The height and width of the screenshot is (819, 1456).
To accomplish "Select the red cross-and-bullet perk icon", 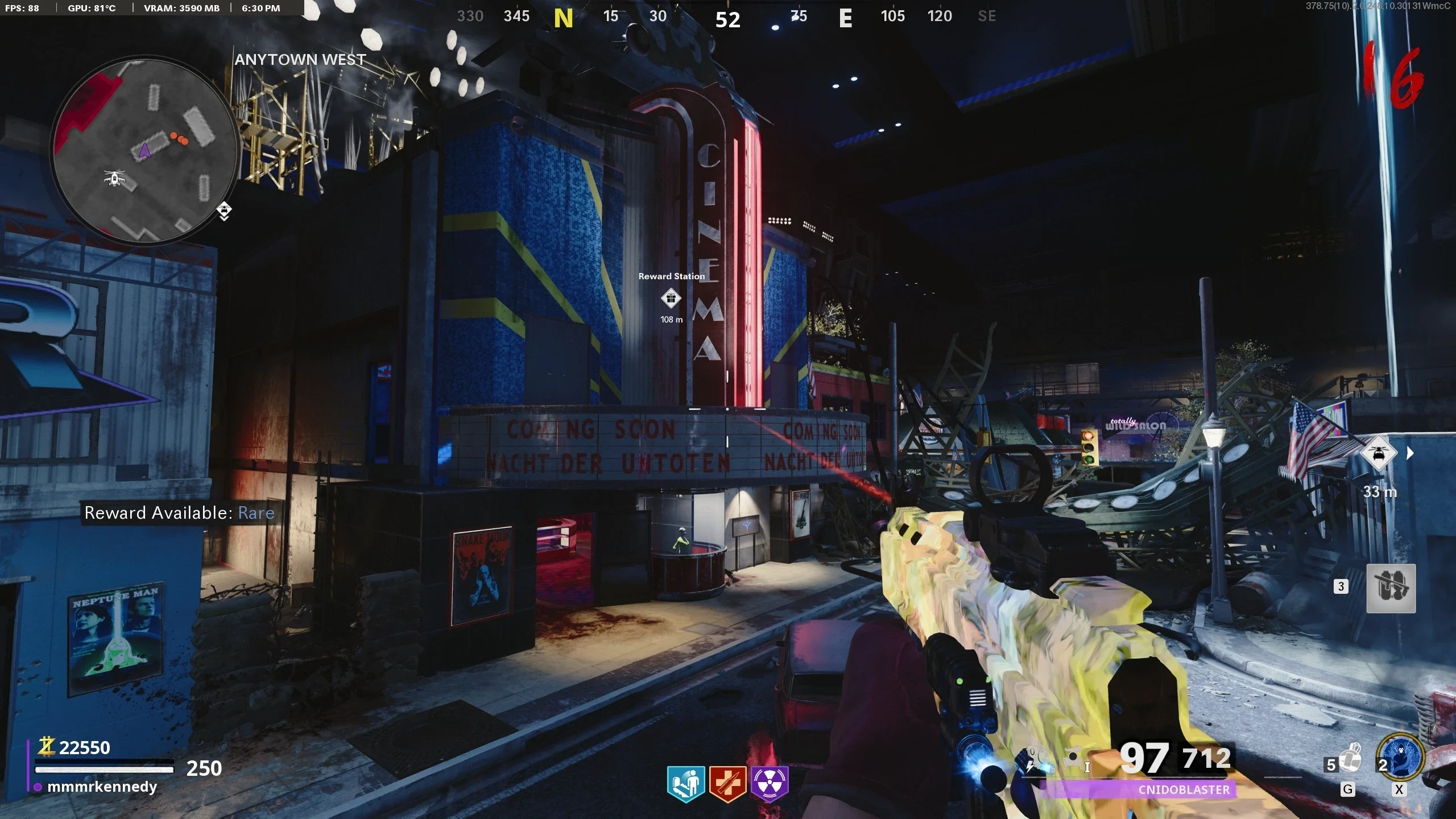I will (x=727, y=783).
